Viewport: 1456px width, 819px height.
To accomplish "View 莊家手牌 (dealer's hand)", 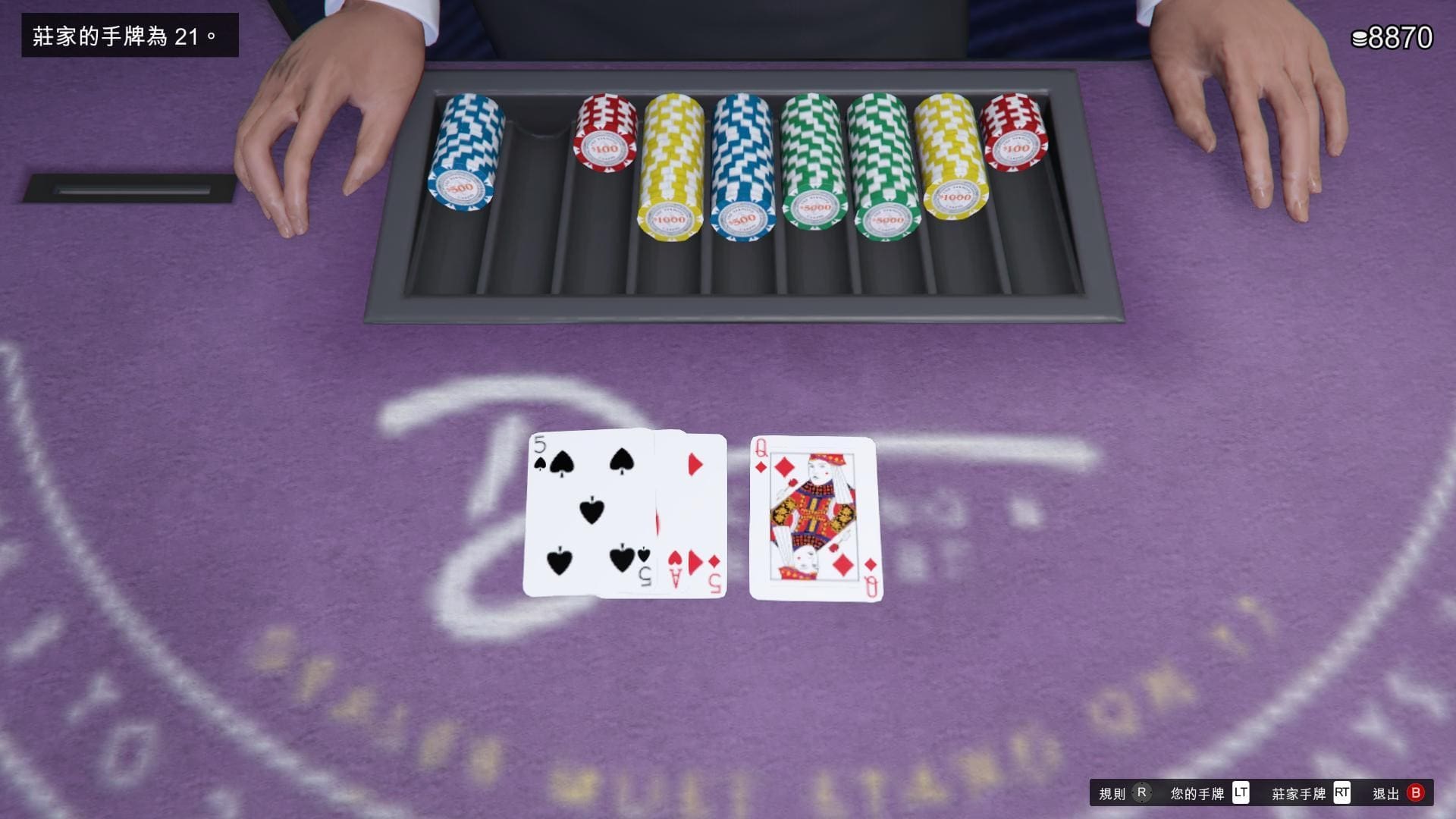I will [x=1310, y=793].
